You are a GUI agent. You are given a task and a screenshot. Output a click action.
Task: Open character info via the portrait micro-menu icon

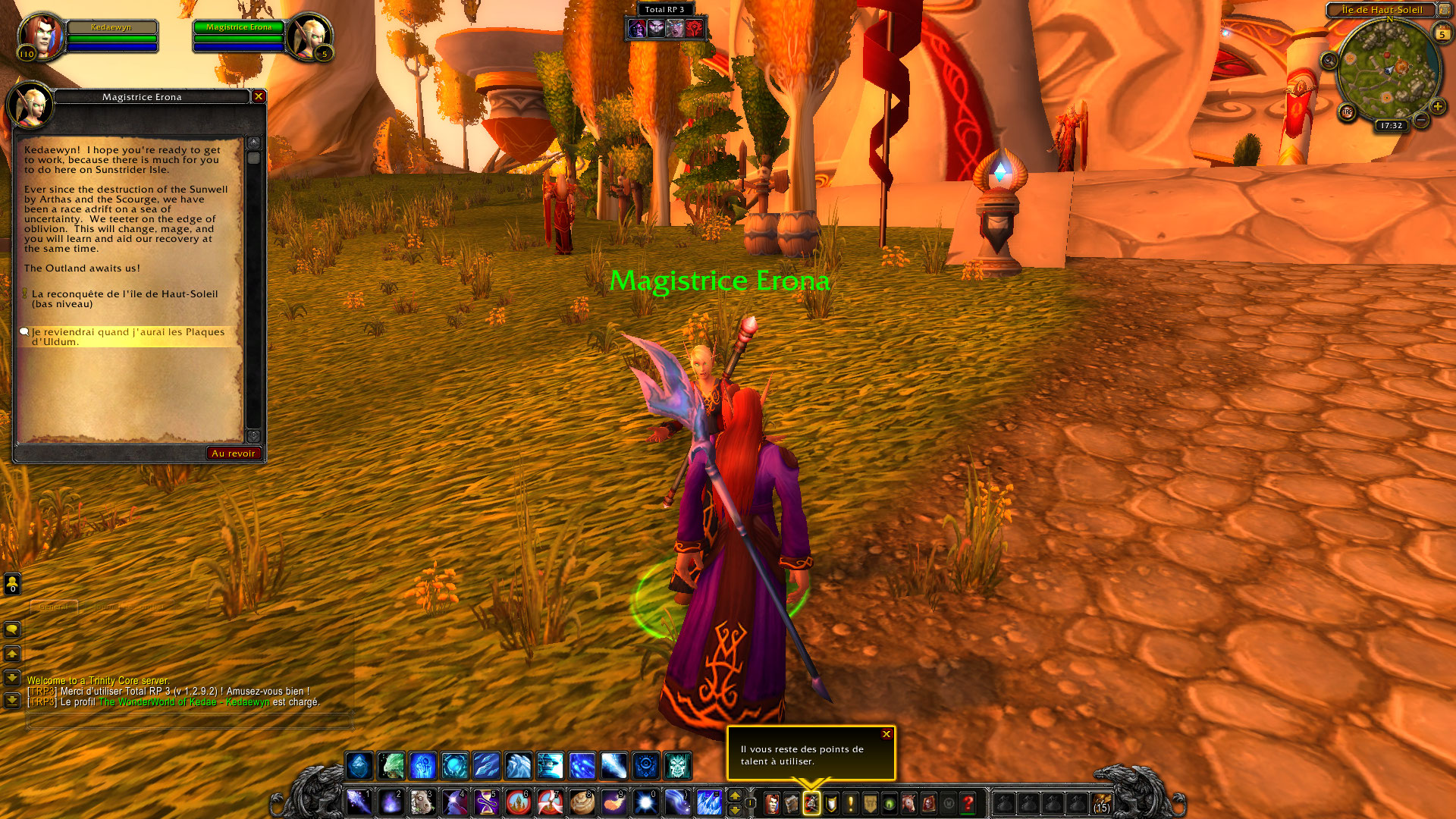(x=772, y=803)
